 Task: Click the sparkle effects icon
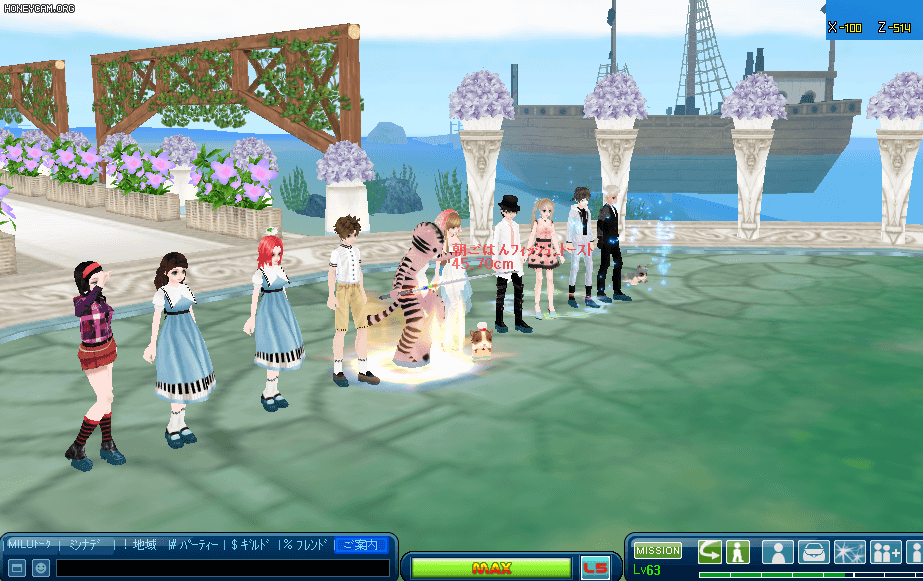point(849,551)
